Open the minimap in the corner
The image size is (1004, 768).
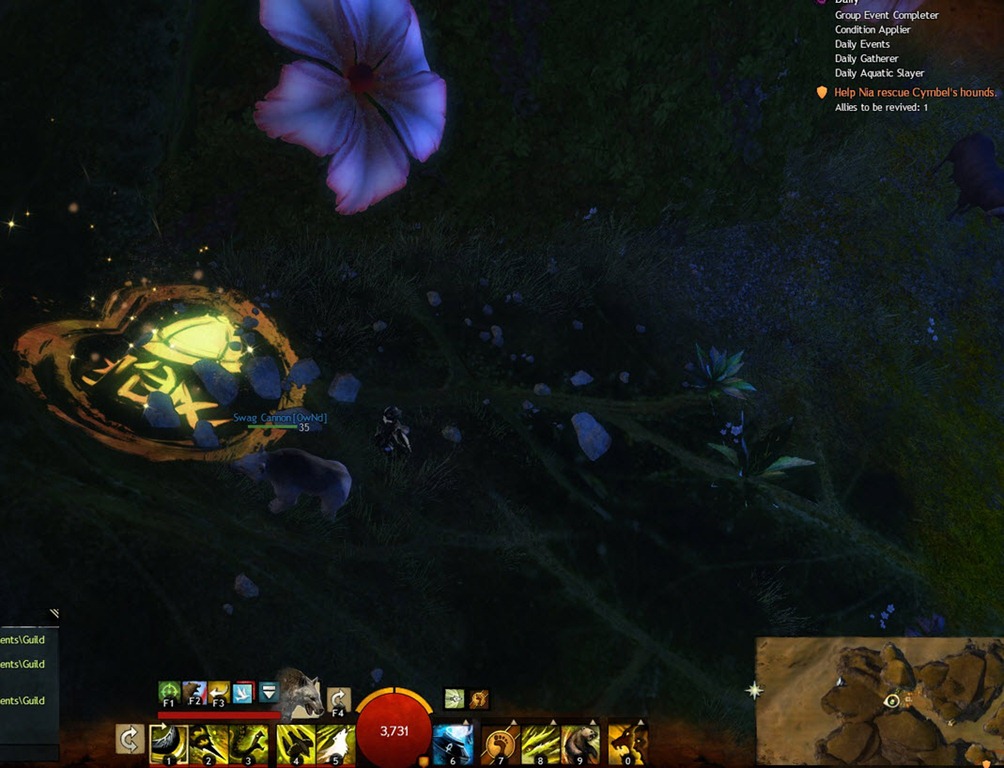click(878, 702)
